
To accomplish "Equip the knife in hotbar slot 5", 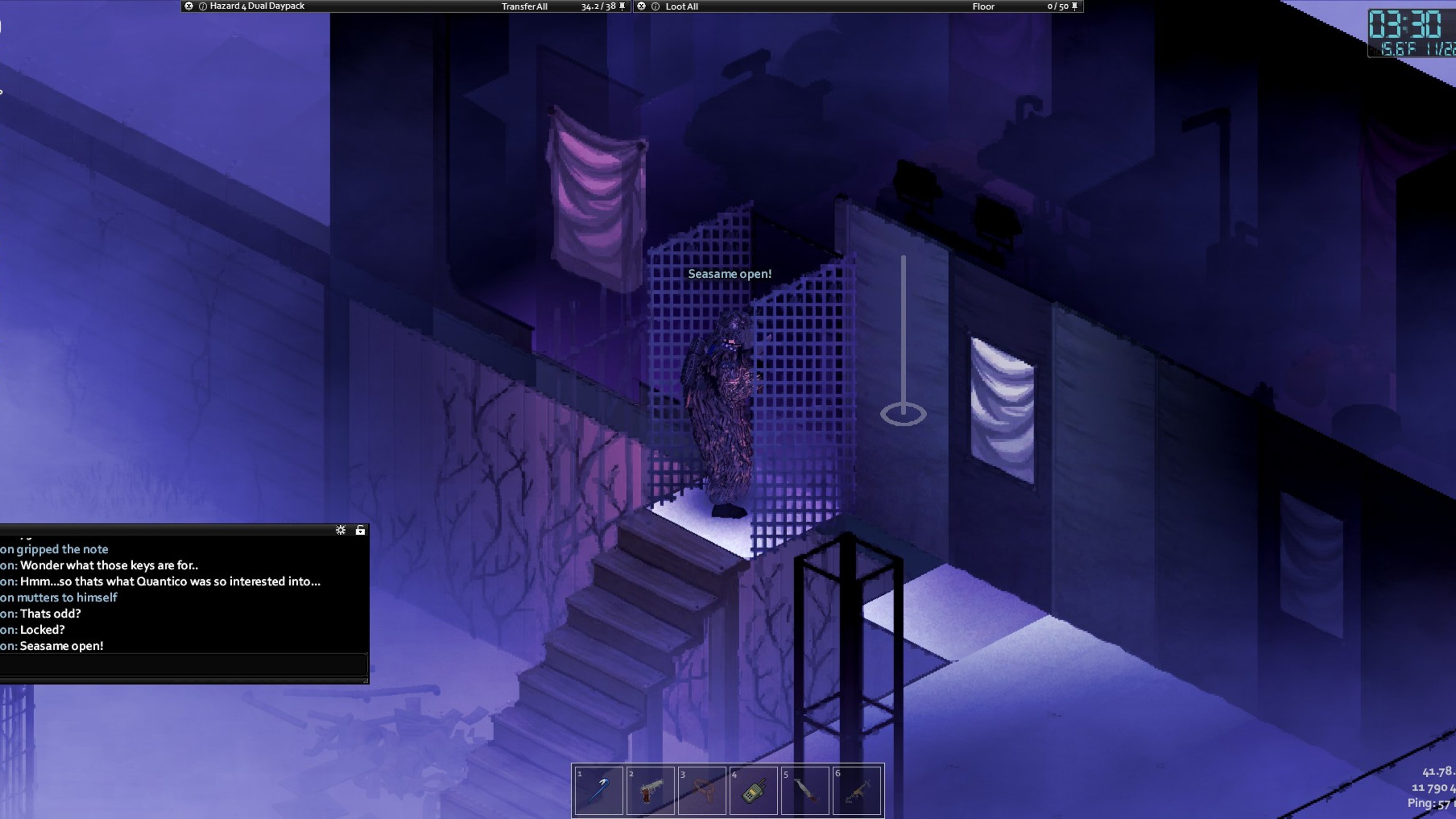I will pyautogui.click(x=805, y=790).
